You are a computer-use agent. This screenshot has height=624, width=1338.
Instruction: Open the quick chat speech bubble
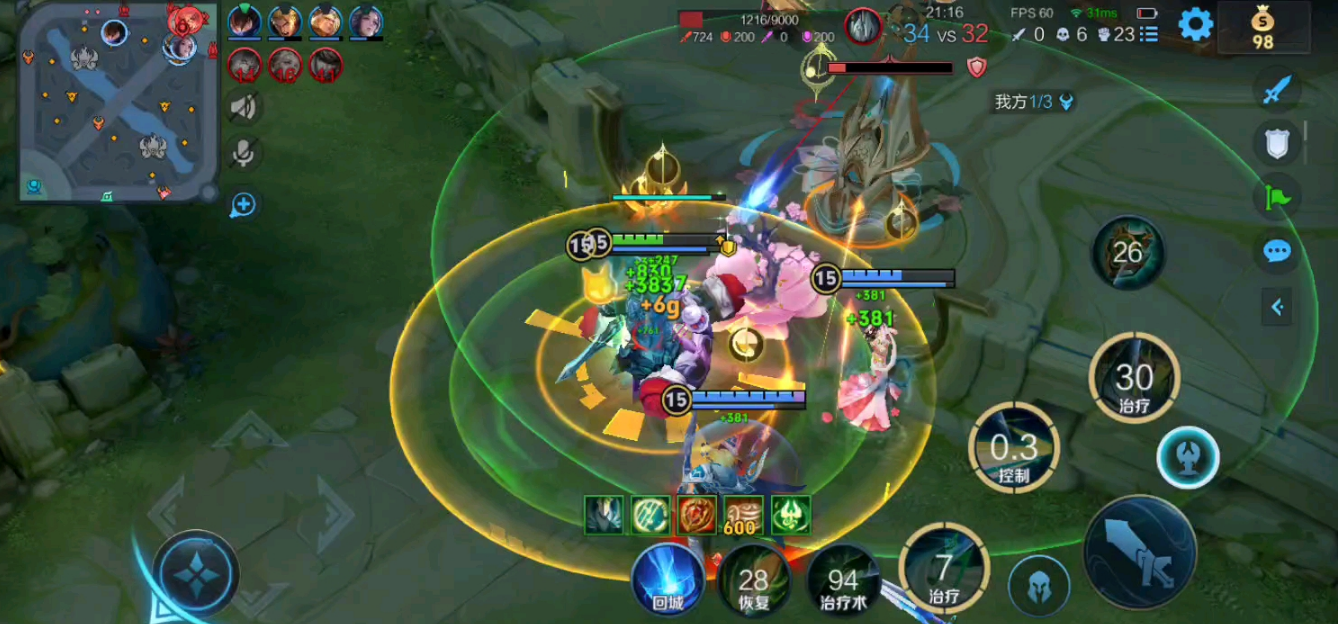point(1277,251)
